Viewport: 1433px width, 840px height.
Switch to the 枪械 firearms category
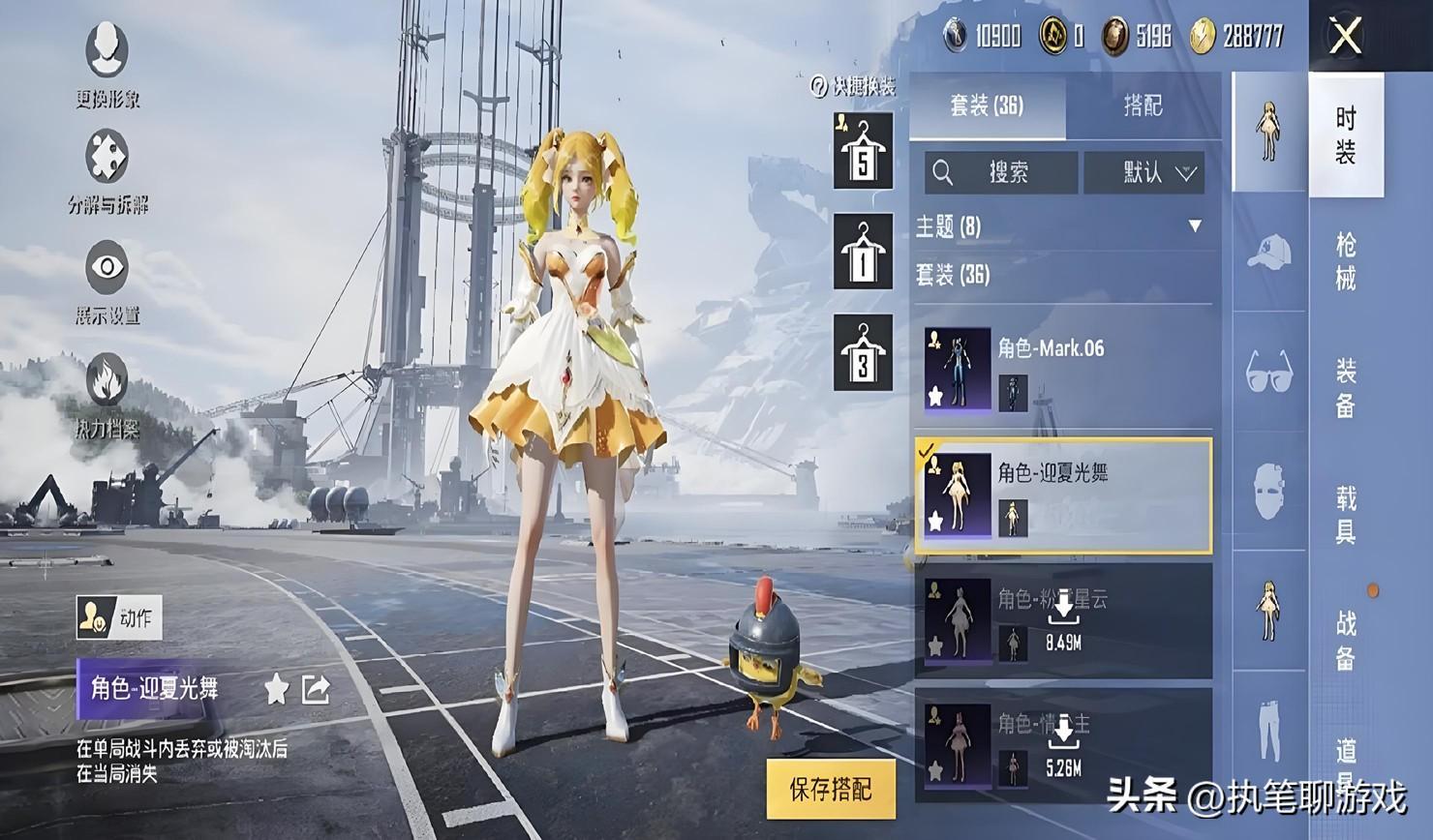pos(1346,260)
